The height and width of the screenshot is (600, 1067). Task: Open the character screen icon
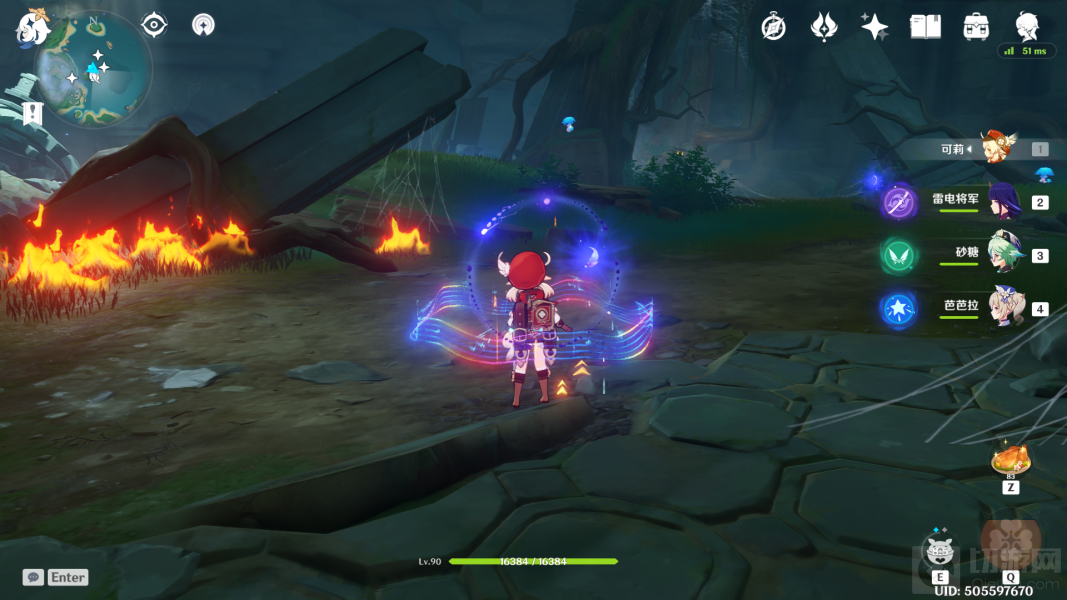1026,25
